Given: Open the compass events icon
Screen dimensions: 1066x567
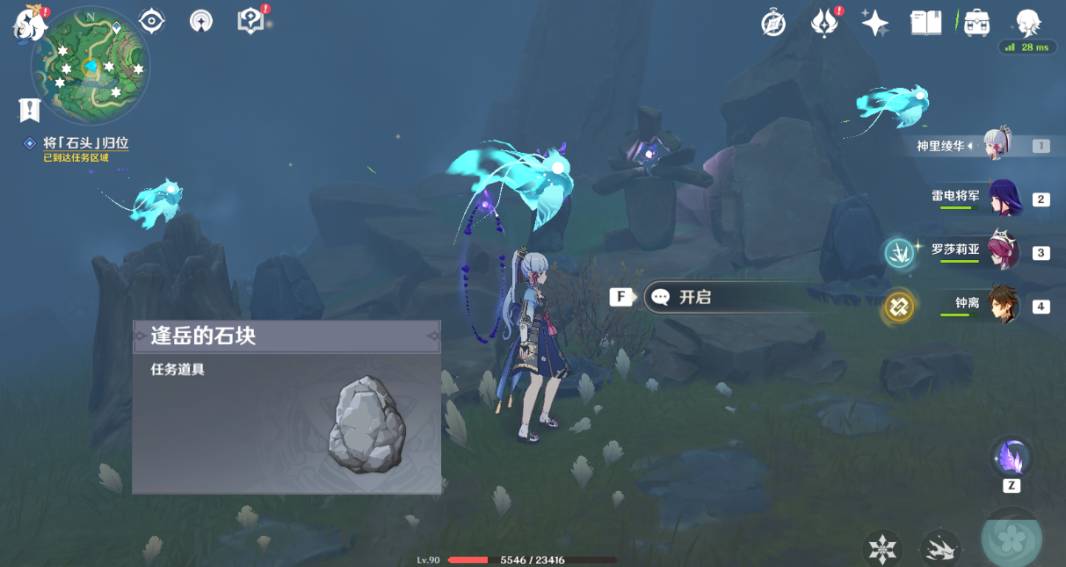Looking at the screenshot, I should tap(773, 23).
